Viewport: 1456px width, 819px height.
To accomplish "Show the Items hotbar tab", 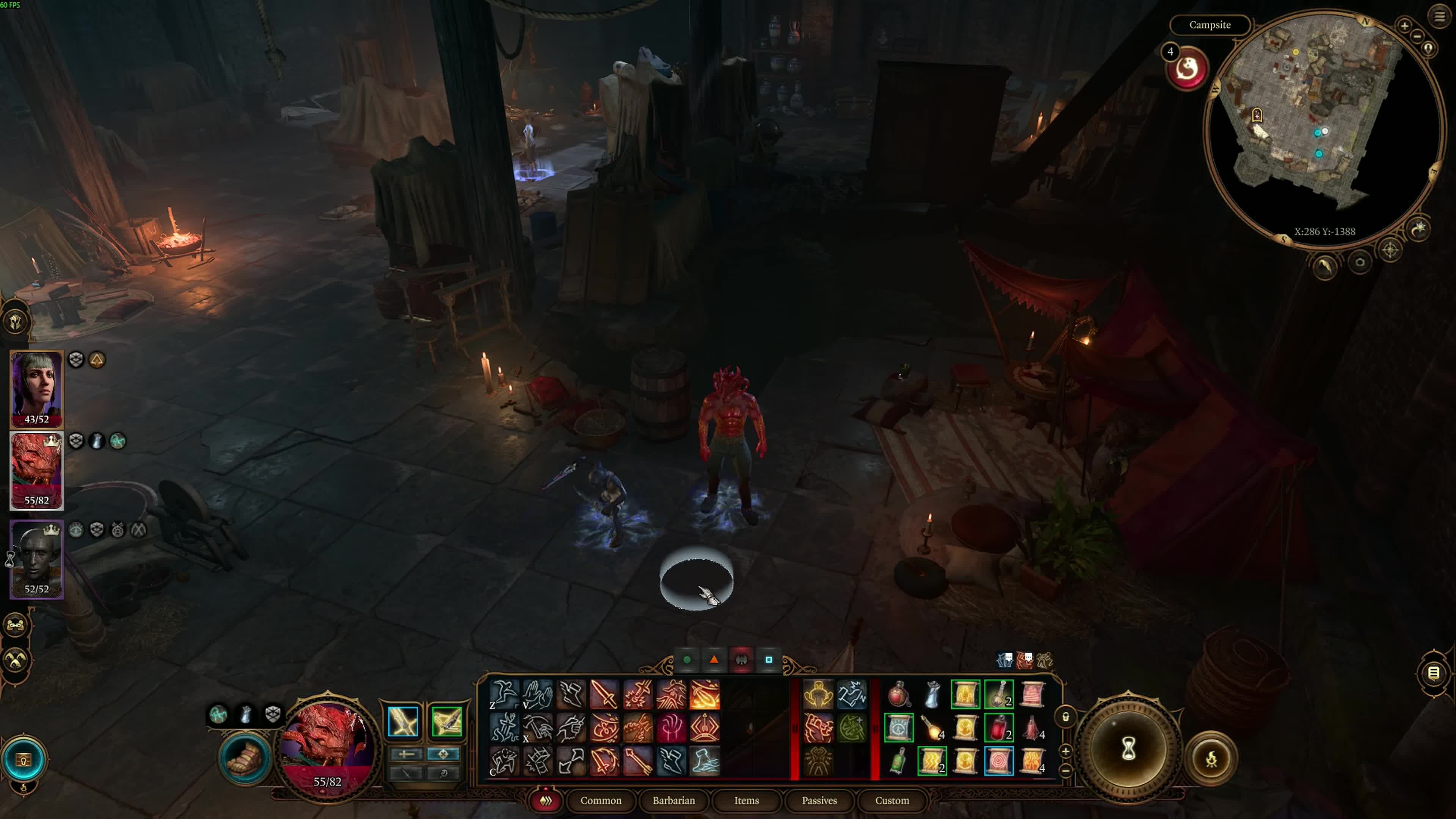I will [746, 800].
